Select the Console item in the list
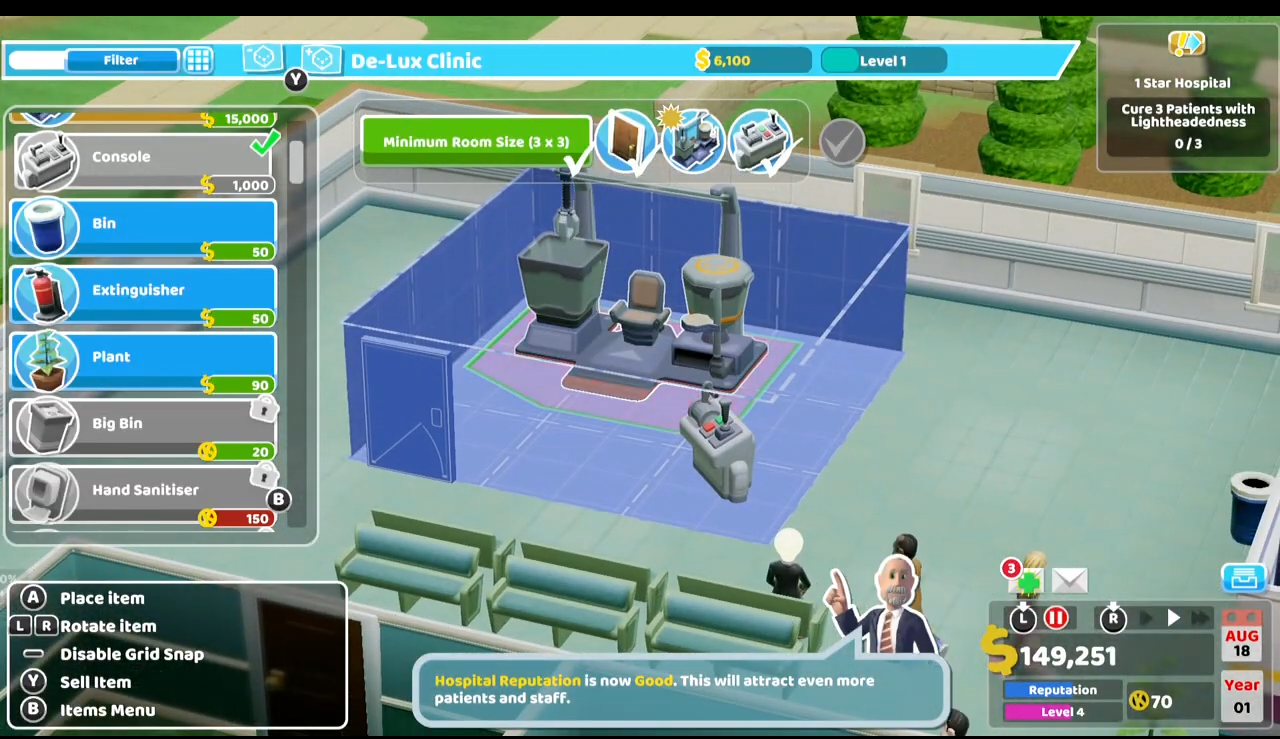Screen dimensions: 1280x739 pos(145,159)
